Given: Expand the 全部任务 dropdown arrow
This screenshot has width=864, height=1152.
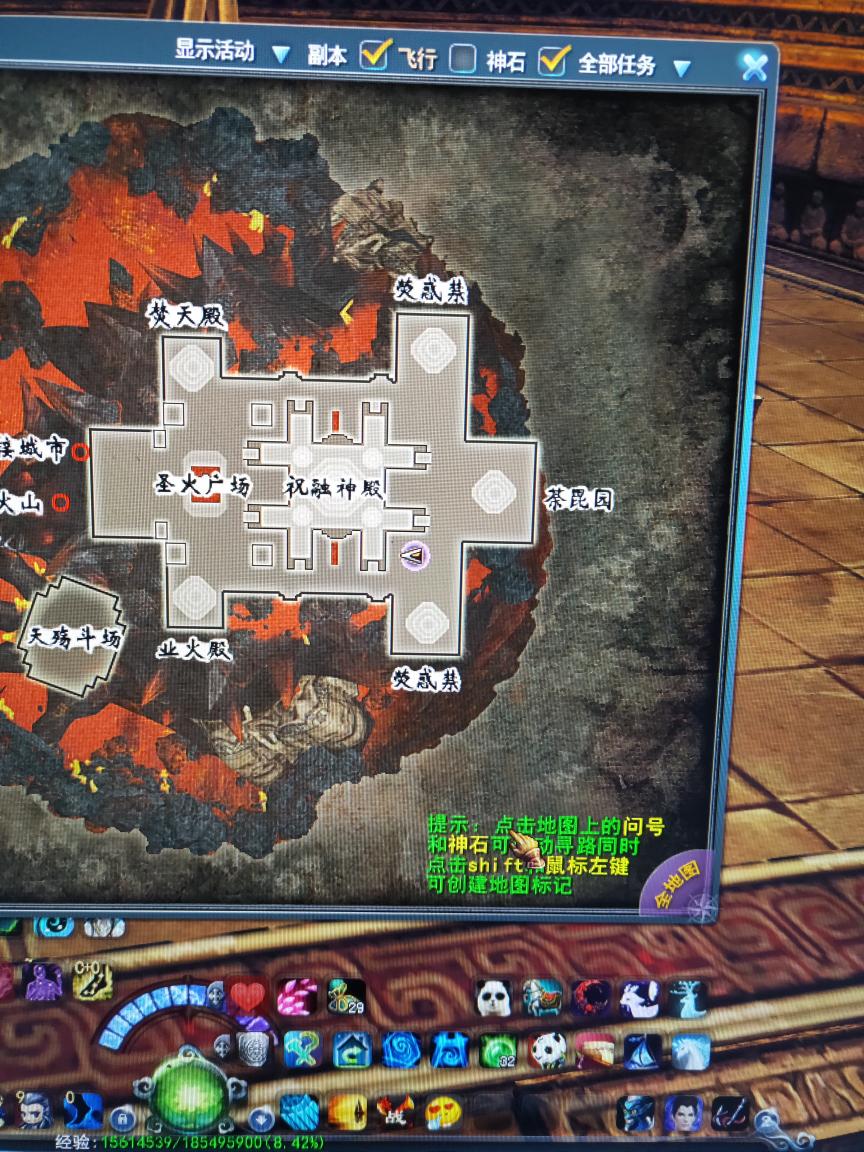Looking at the screenshot, I should coord(681,68).
